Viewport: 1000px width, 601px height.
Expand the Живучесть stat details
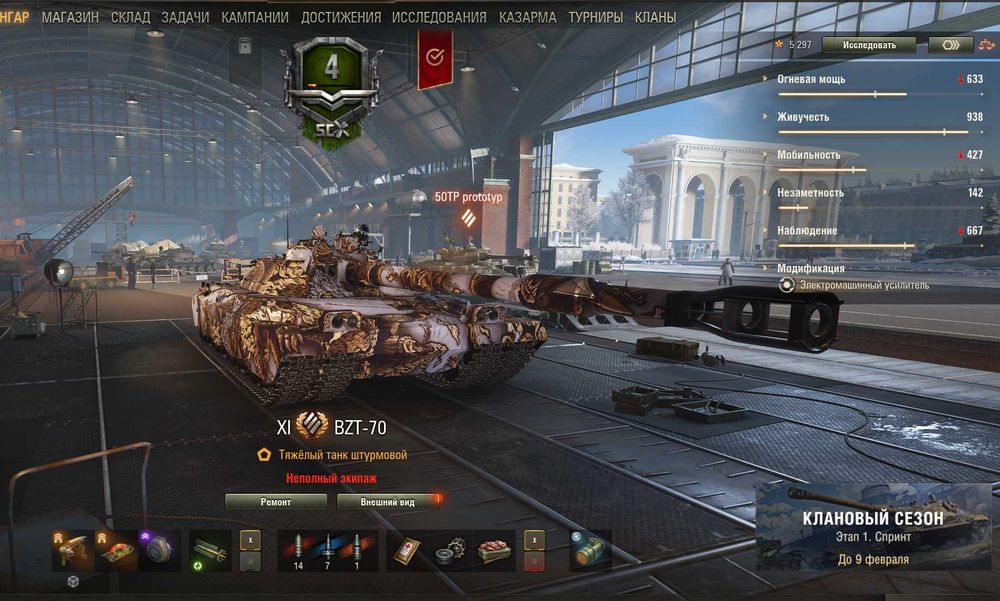[803, 117]
